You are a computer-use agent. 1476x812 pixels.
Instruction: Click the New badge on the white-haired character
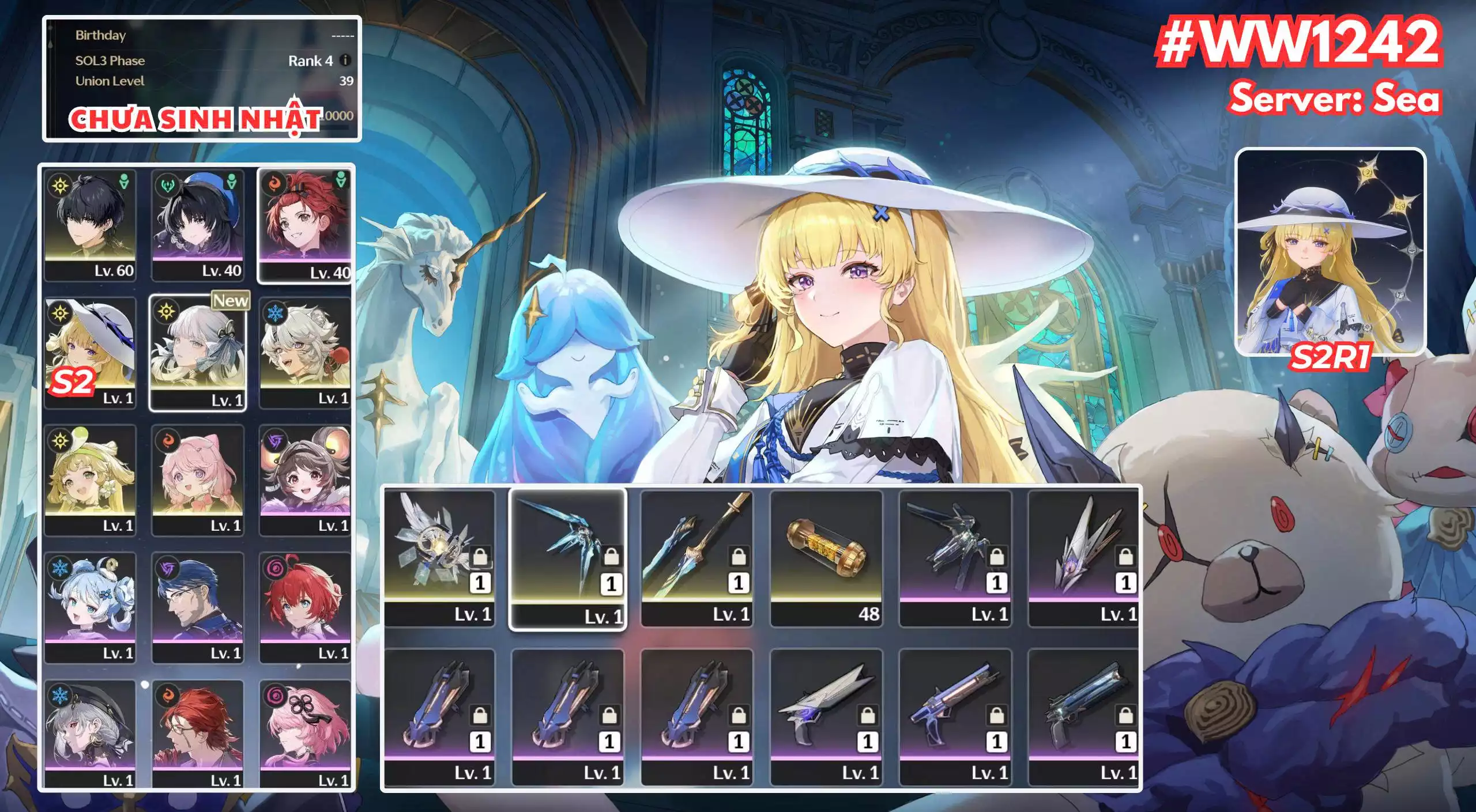point(231,300)
